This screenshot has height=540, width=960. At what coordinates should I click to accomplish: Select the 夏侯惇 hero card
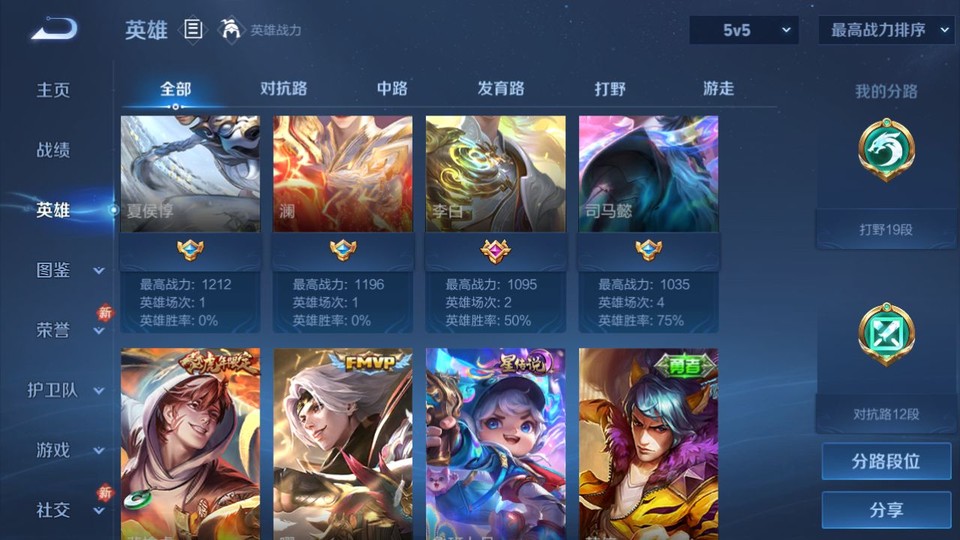pyautogui.click(x=190, y=224)
